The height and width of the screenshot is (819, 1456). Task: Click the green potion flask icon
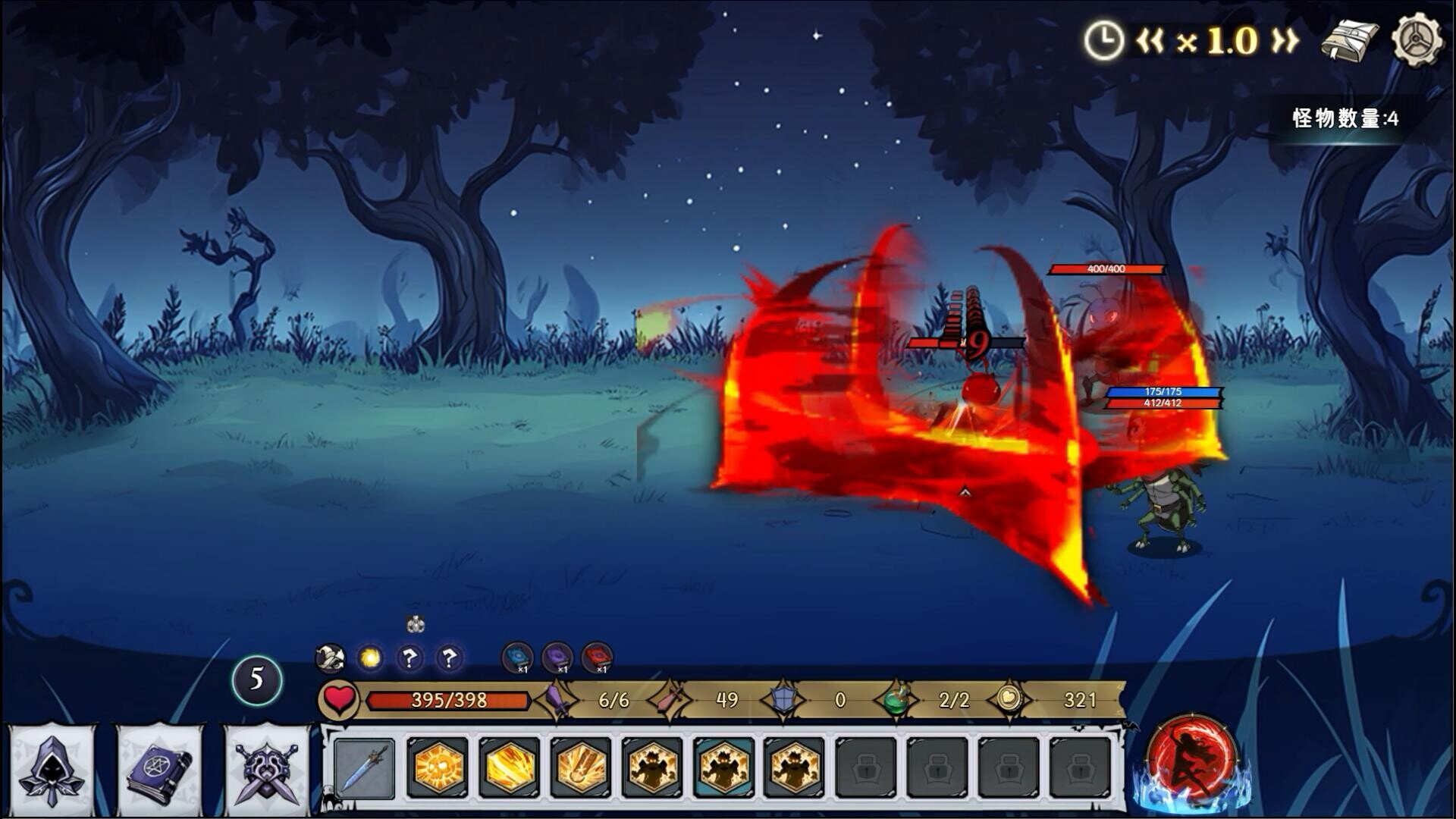tap(897, 699)
